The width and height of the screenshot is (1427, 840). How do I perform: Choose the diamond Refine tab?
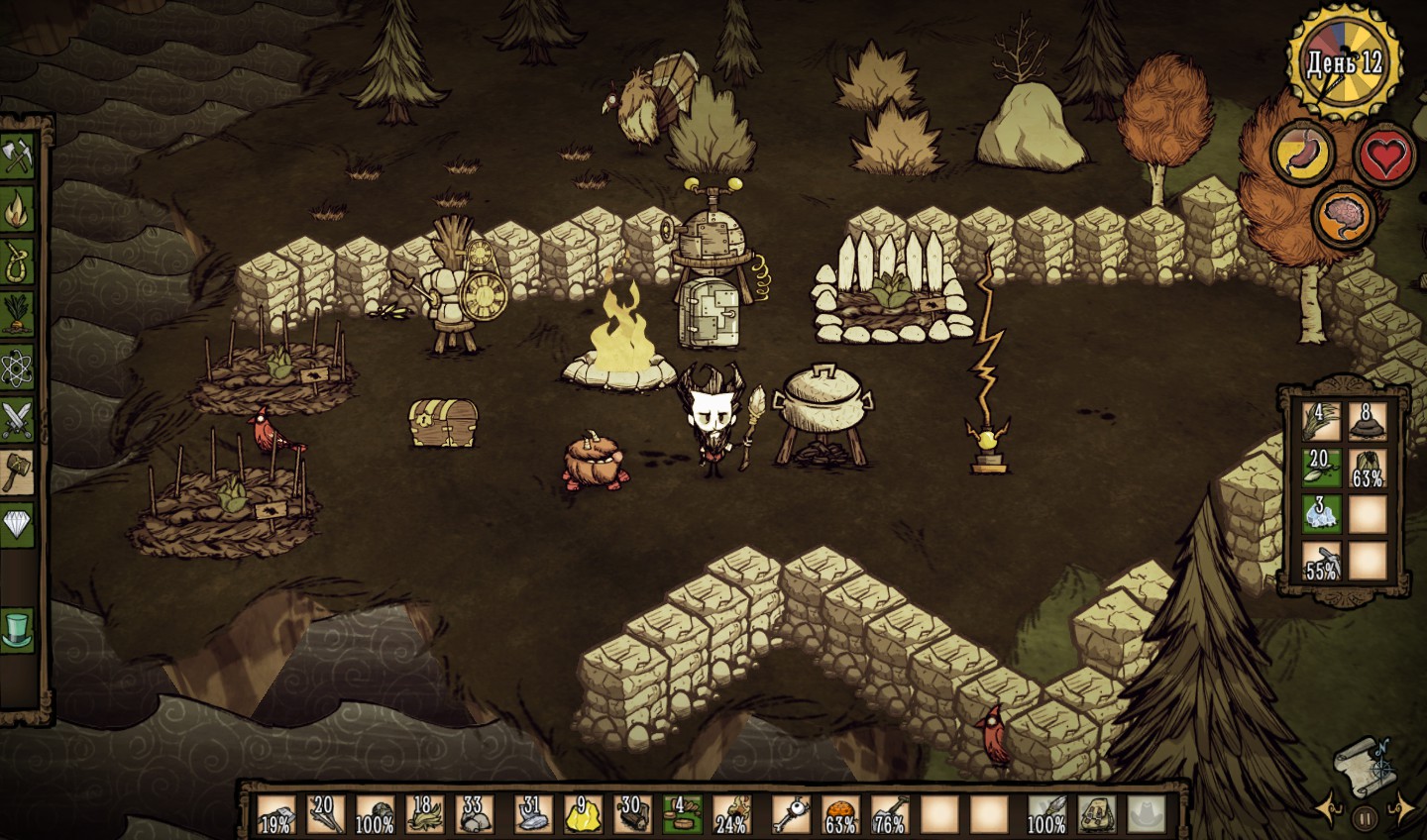19,524
